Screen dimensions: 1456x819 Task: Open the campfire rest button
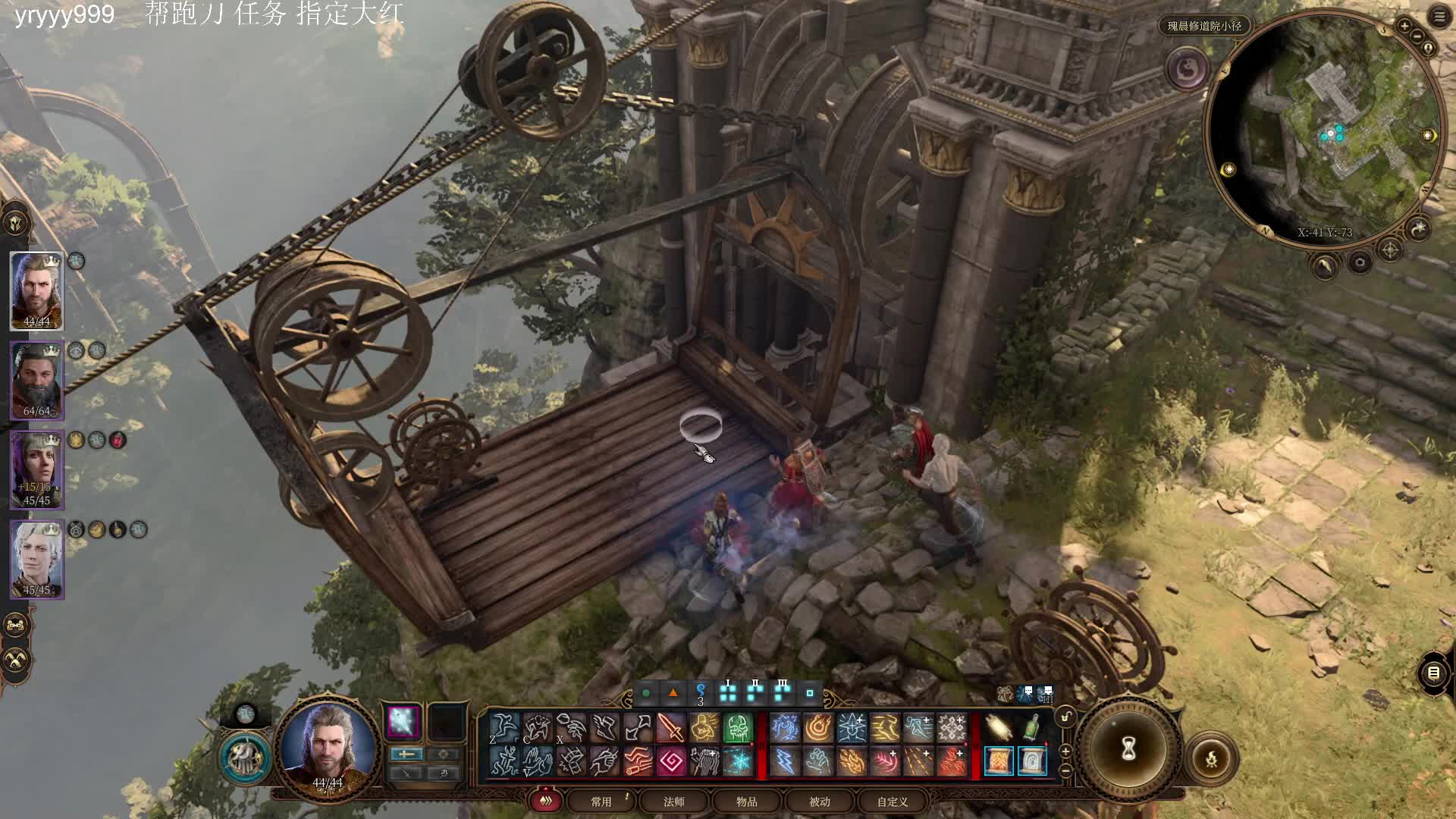pyautogui.click(x=1211, y=758)
